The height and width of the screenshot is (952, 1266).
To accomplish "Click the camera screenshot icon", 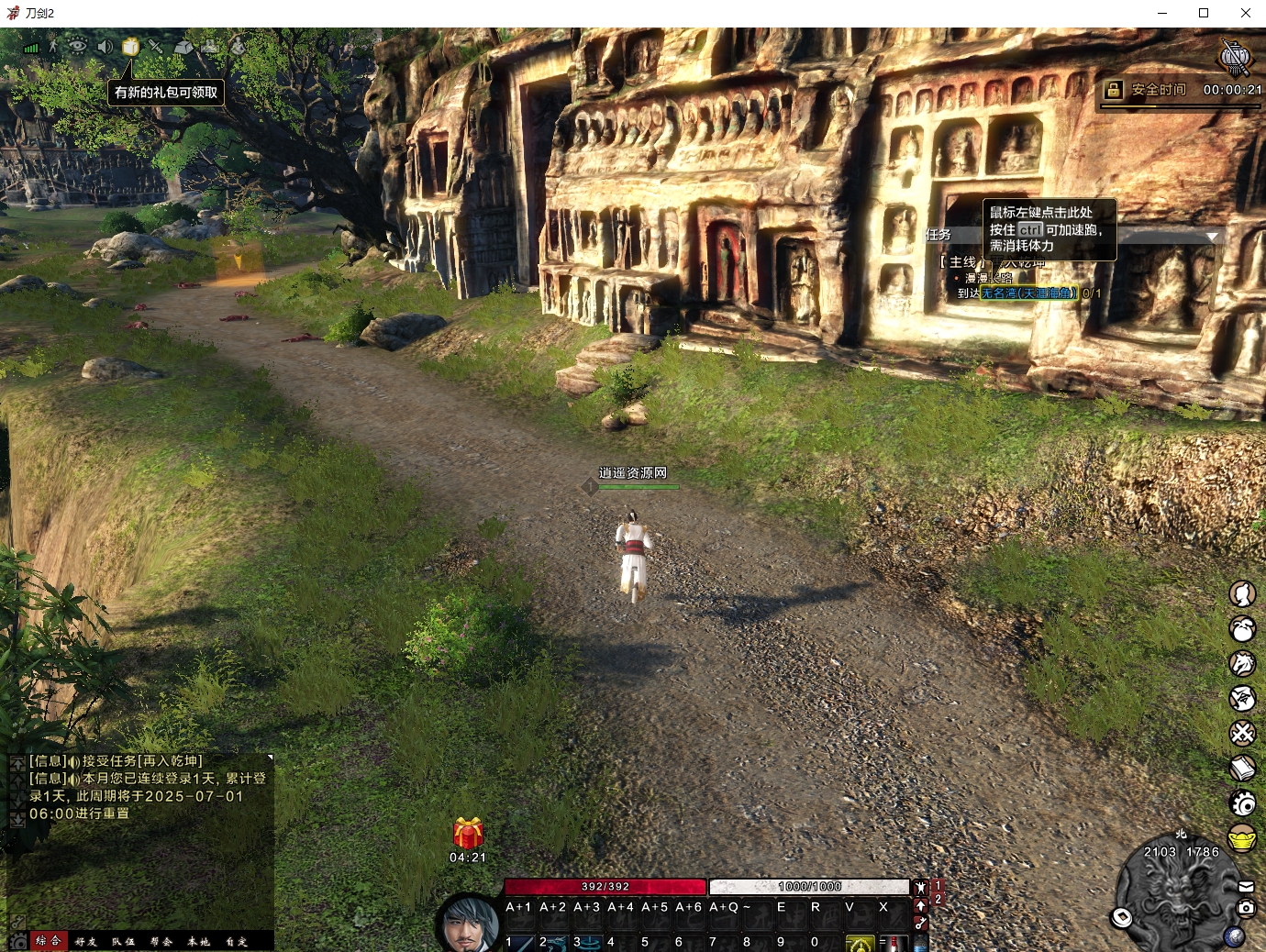I will (1246, 908).
